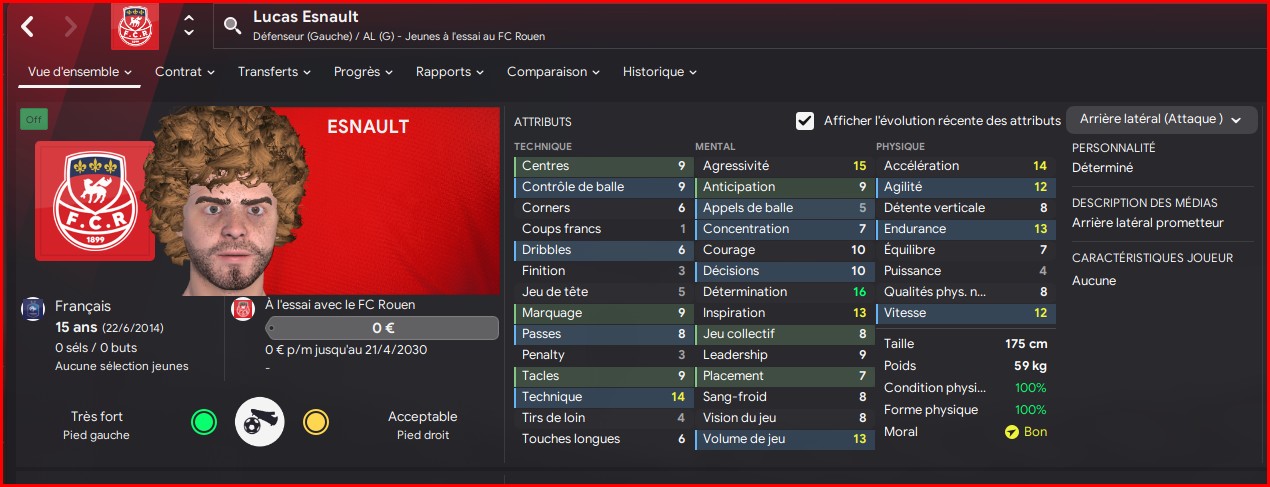Image resolution: width=1270 pixels, height=487 pixels.
Task: Click the FC Rouen club badge in header
Action: [x=134, y=26]
